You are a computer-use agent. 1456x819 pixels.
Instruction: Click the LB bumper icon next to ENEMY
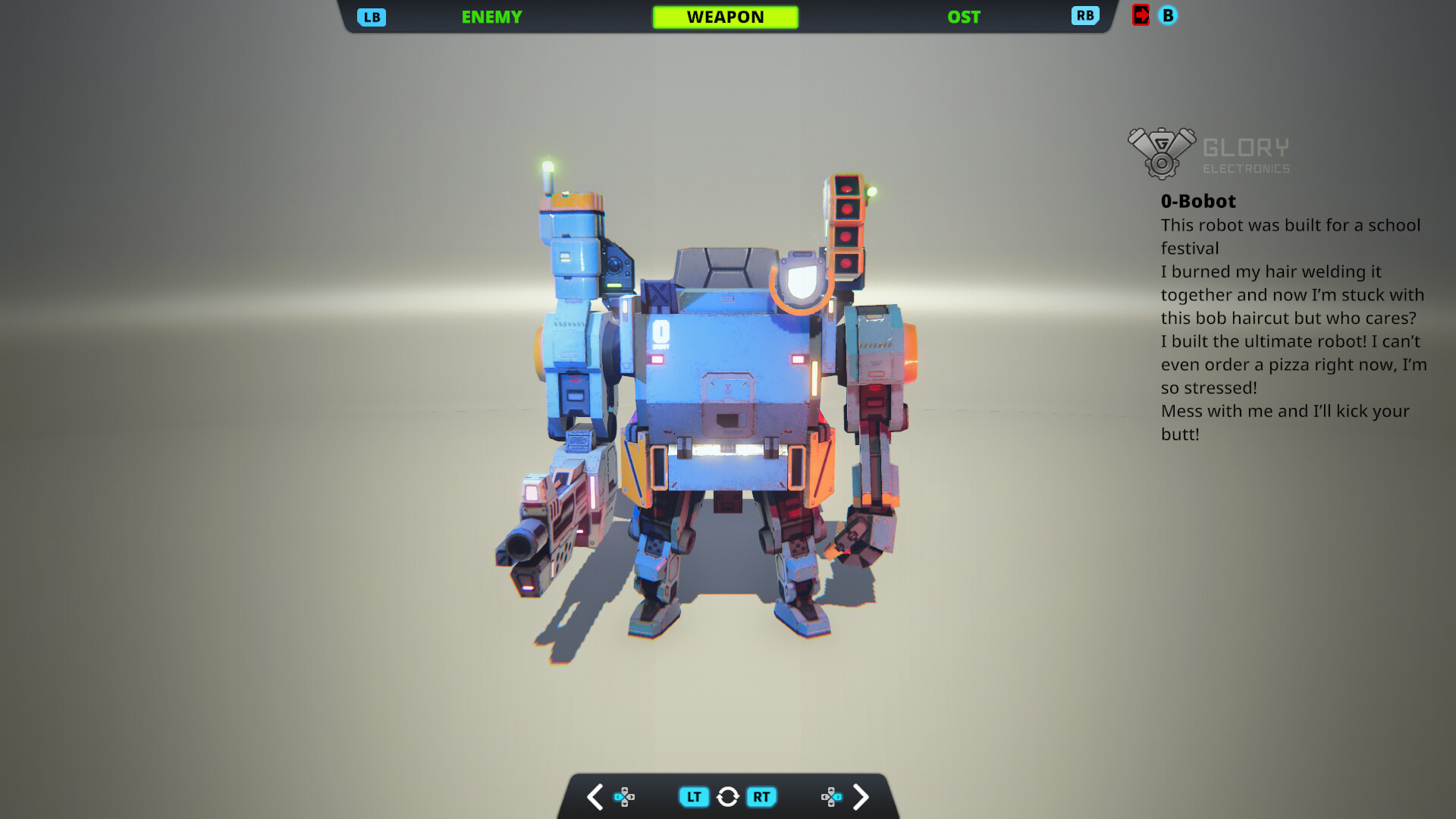point(371,15)
